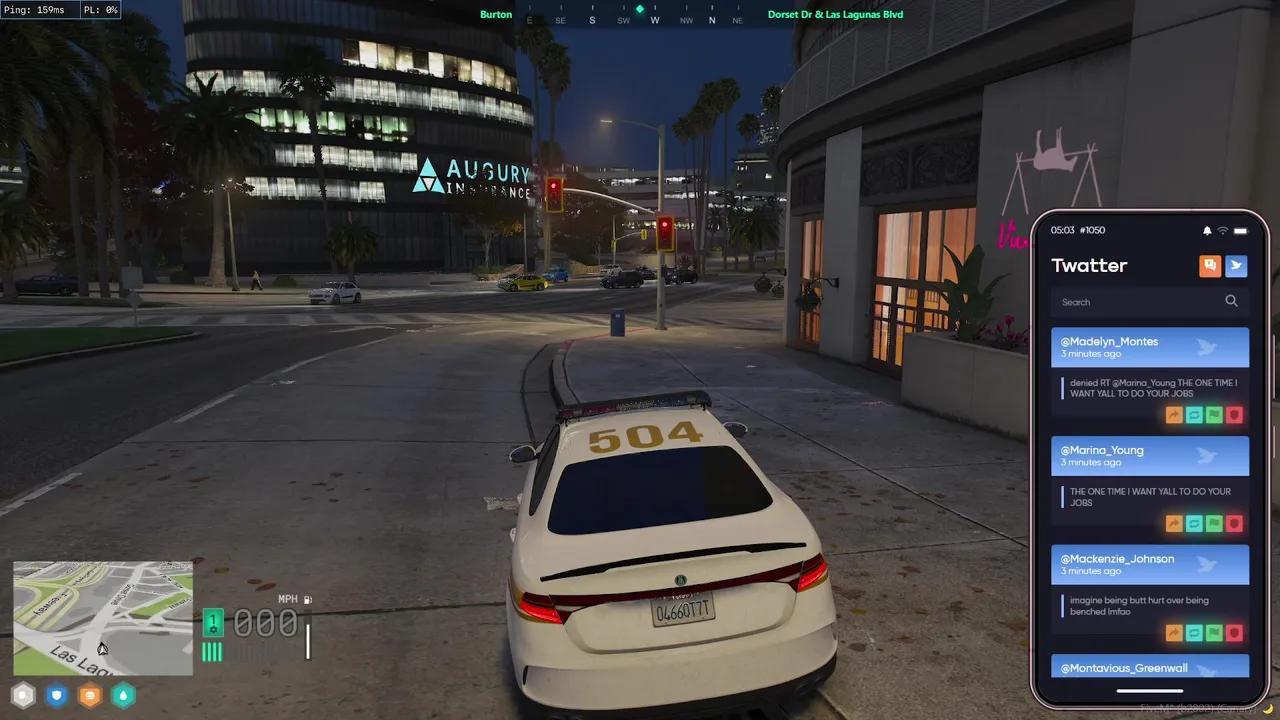Click the red report icon under Marina_Young's tweet
The width and height of the screenshot is (1280, 720).
(x=1234, y=523)
